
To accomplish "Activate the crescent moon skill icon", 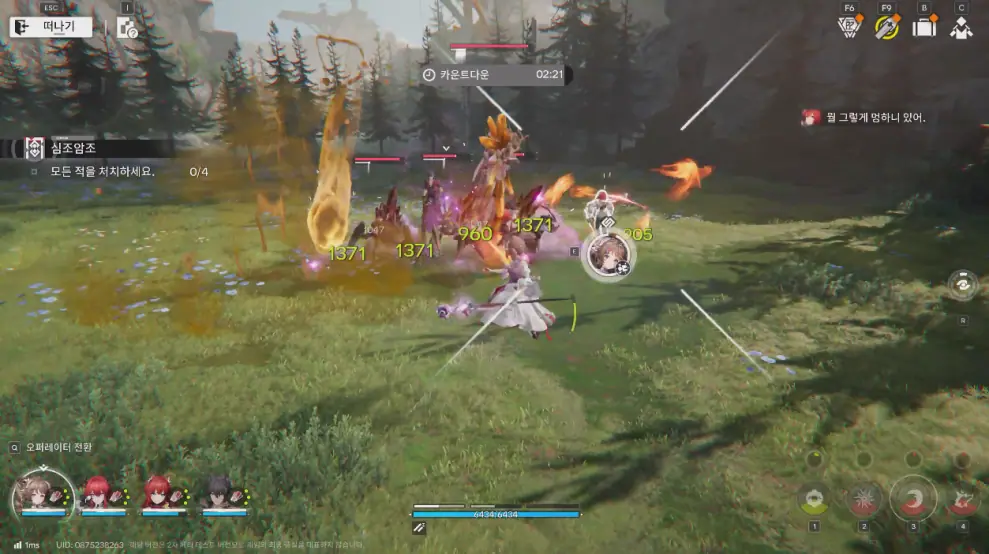I will coord(913,496).
